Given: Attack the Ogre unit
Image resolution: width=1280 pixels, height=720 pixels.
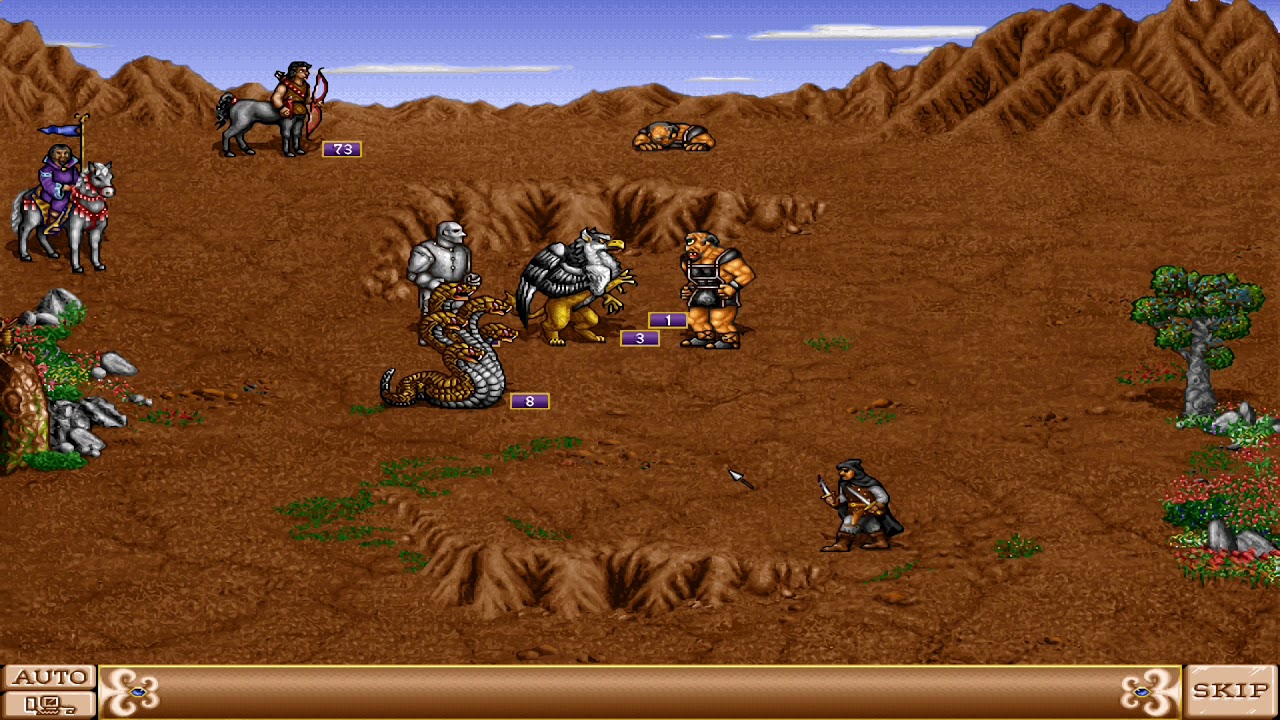Looking at the screenshot, I should [708, 290].
